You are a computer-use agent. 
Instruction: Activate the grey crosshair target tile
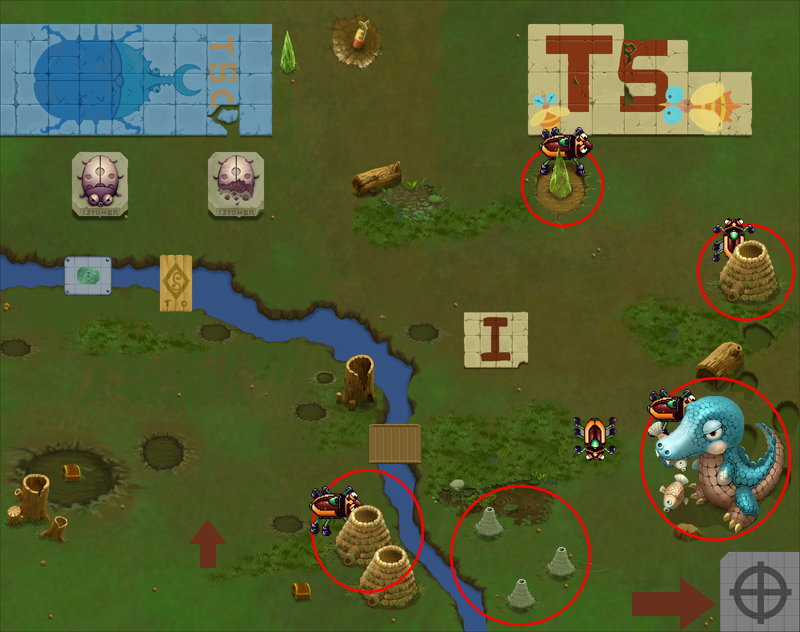pyautogui.click(x=760, y=593)
